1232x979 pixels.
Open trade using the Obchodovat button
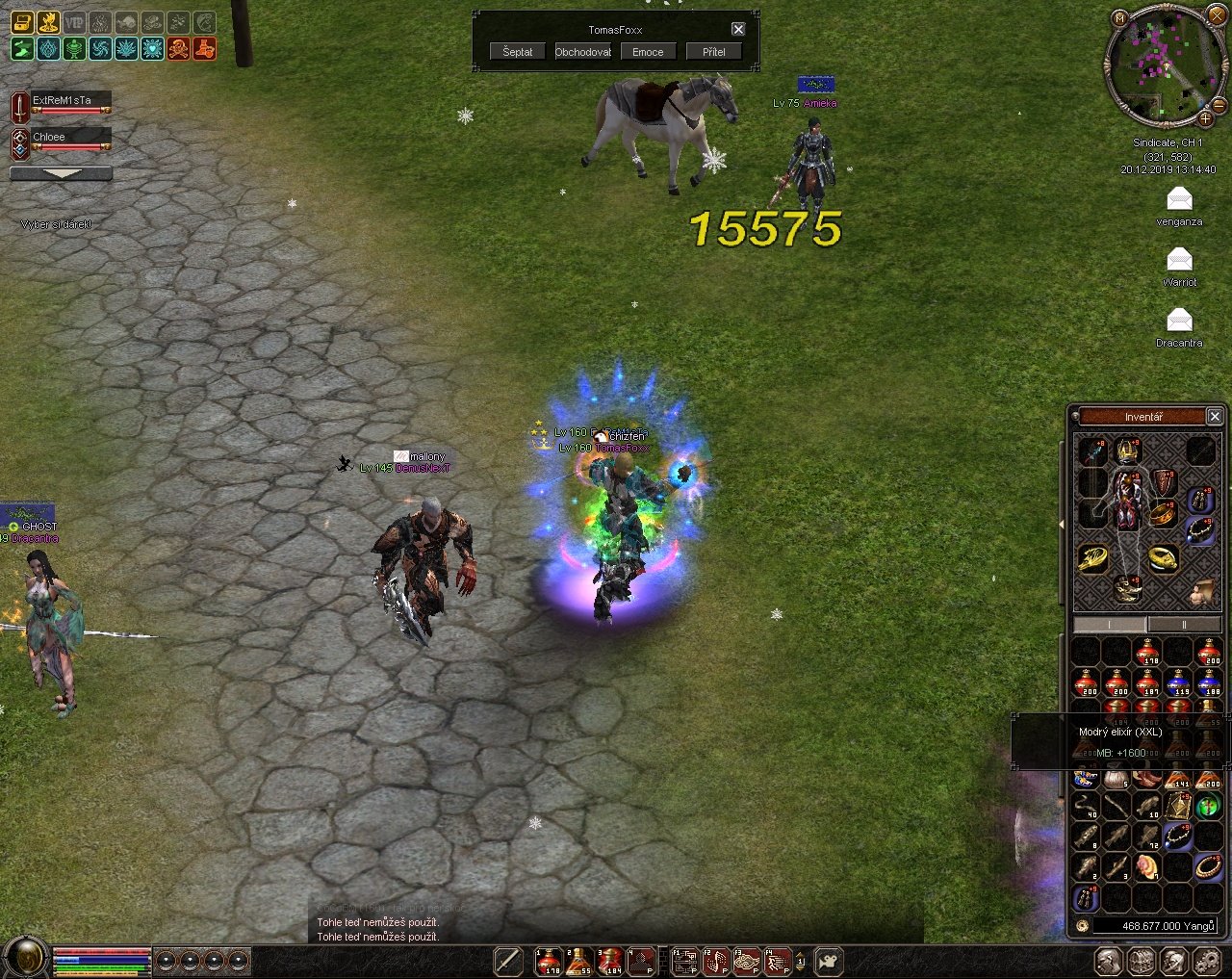tap(582, 52)
